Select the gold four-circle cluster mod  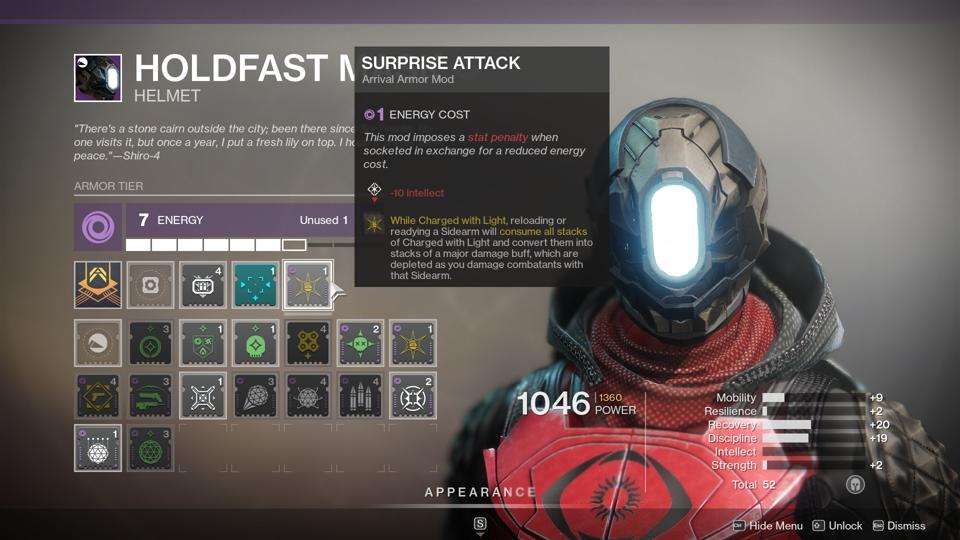(307, 343)
